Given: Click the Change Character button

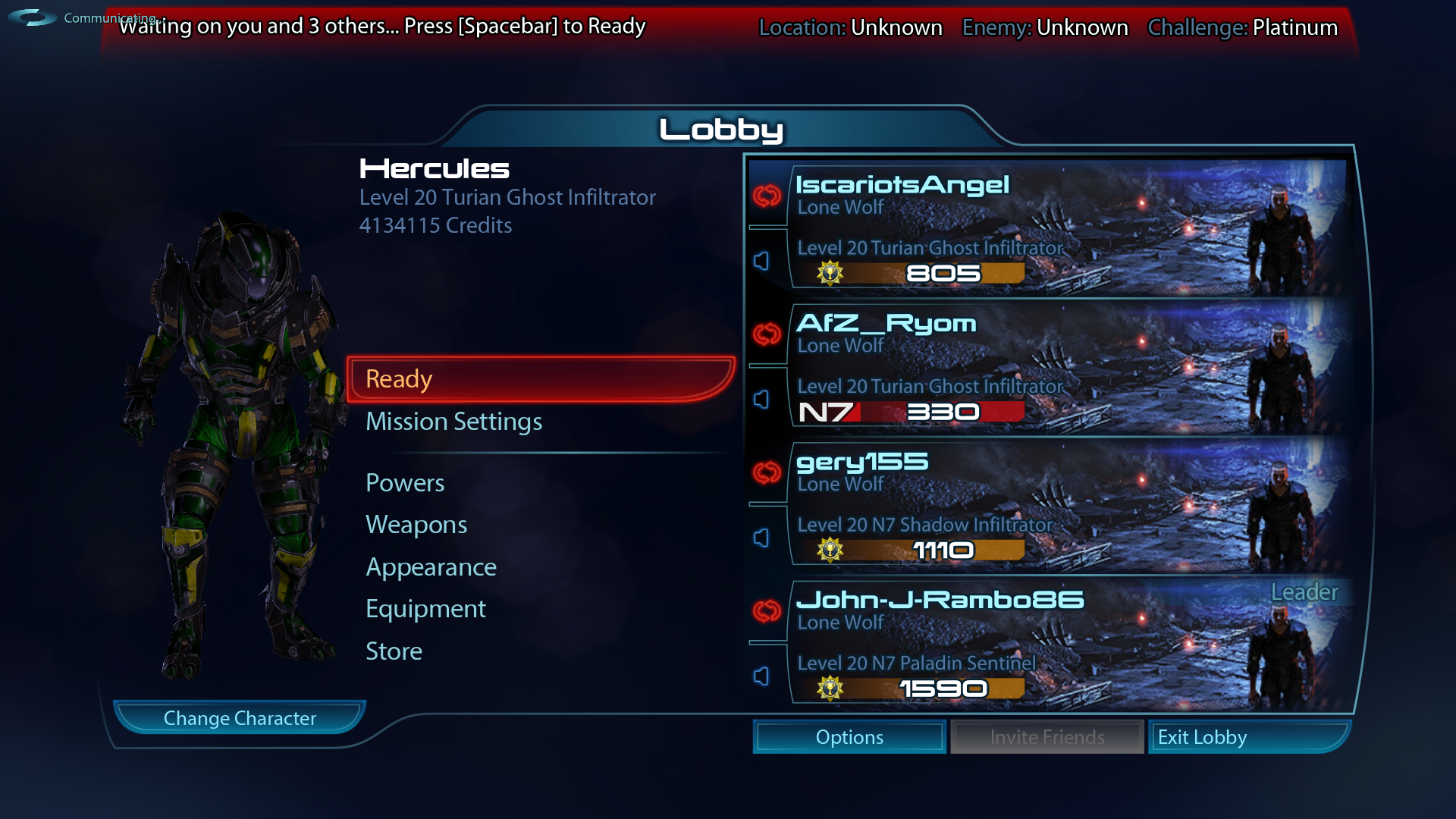Looking at the screenshot, I should 240,718.
